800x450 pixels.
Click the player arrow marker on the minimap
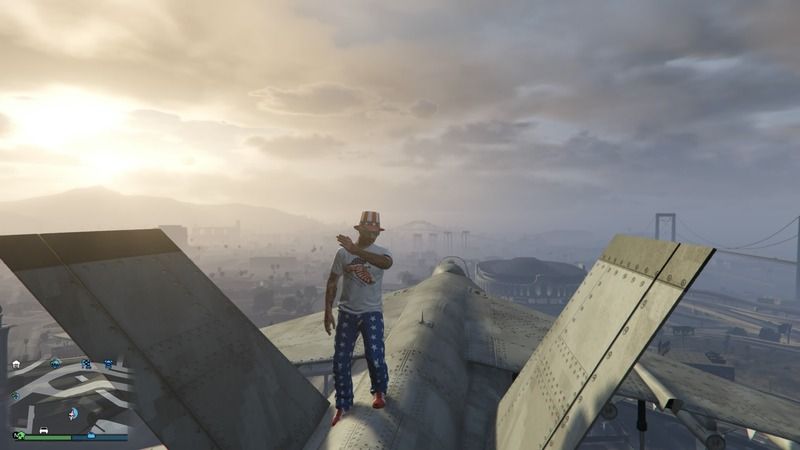[x=72, y=414]
